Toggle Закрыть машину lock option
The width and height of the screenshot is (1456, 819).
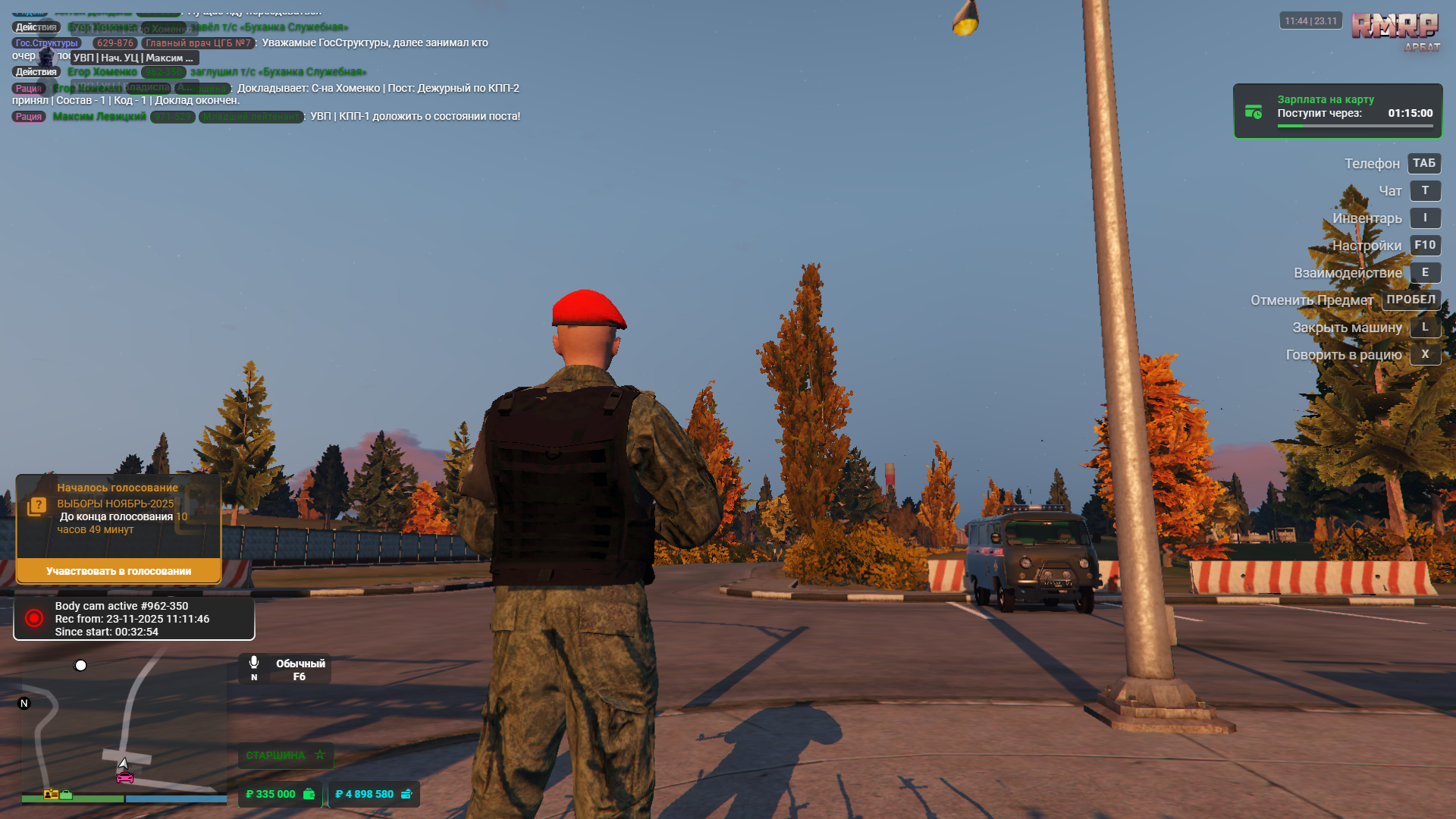pos(1425,327)
